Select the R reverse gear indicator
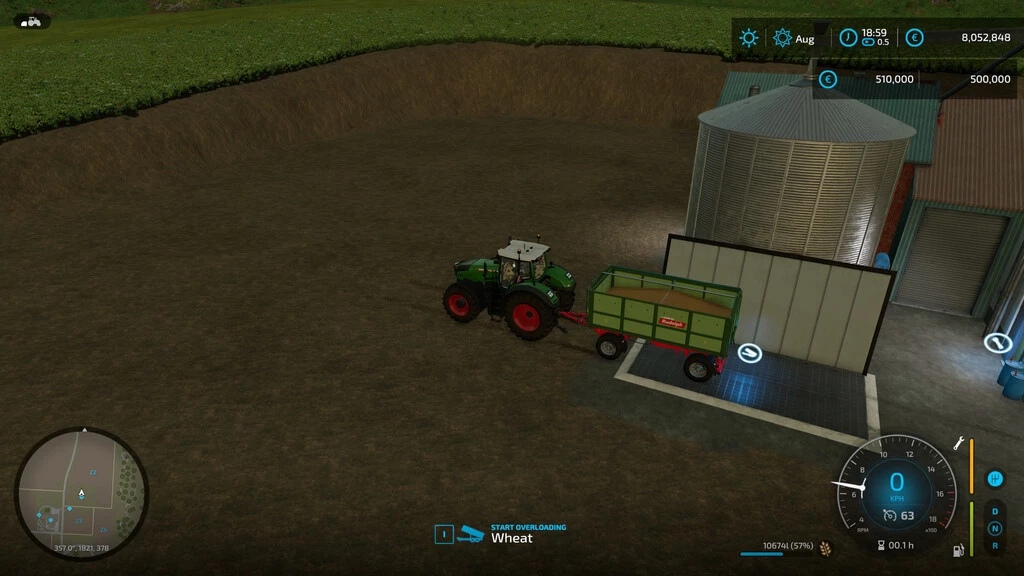The height and width of the screenshot is (576, 1024). (x=994, y=546)
